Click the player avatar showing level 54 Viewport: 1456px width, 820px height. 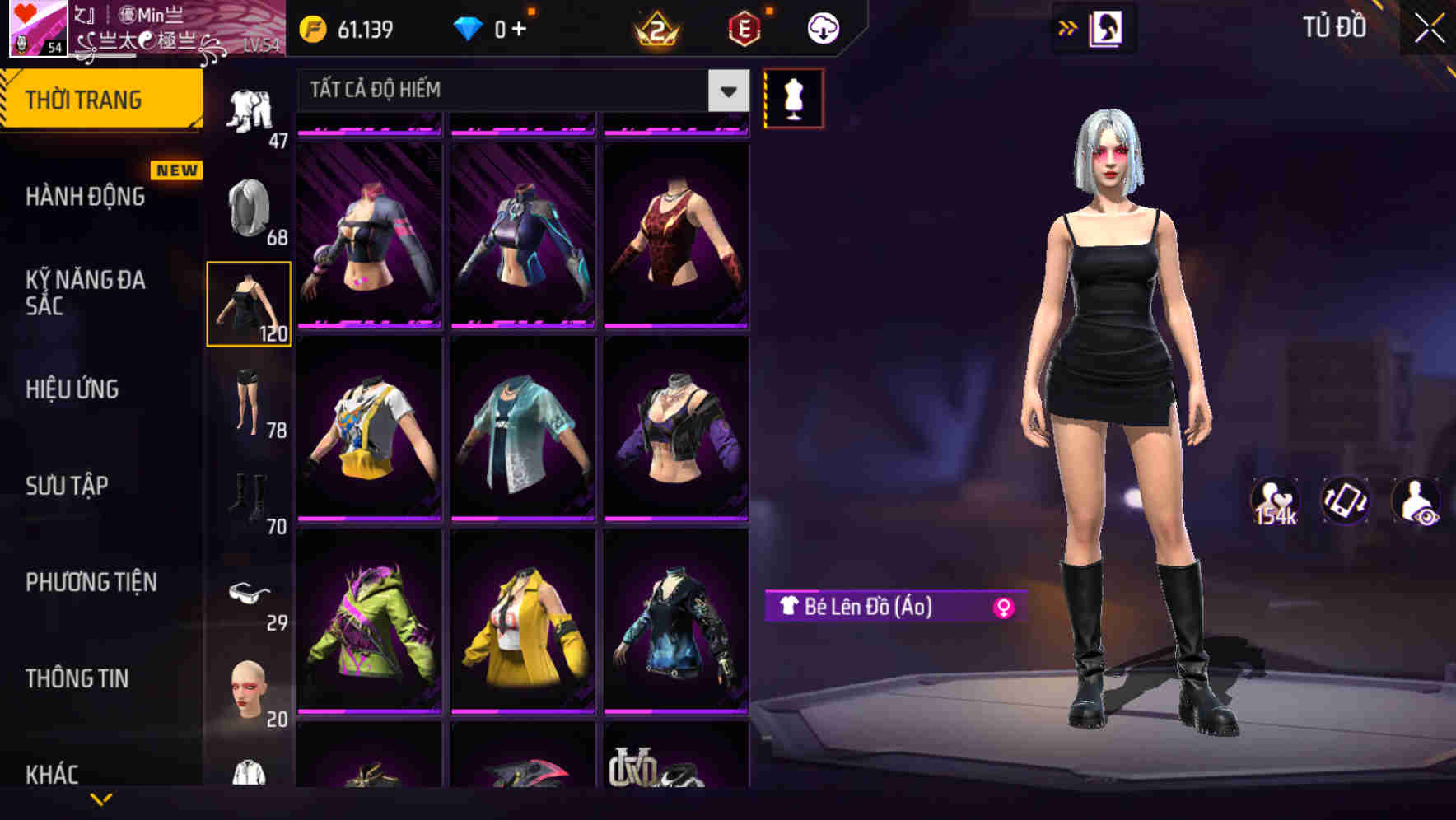click(37, 30)
